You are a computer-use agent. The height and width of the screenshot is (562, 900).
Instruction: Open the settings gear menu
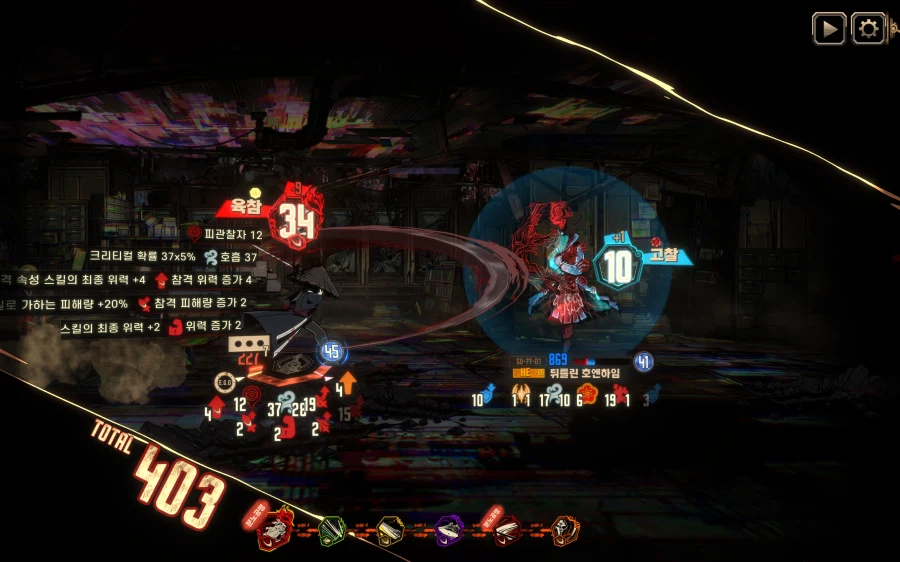[x=868, y=29]
